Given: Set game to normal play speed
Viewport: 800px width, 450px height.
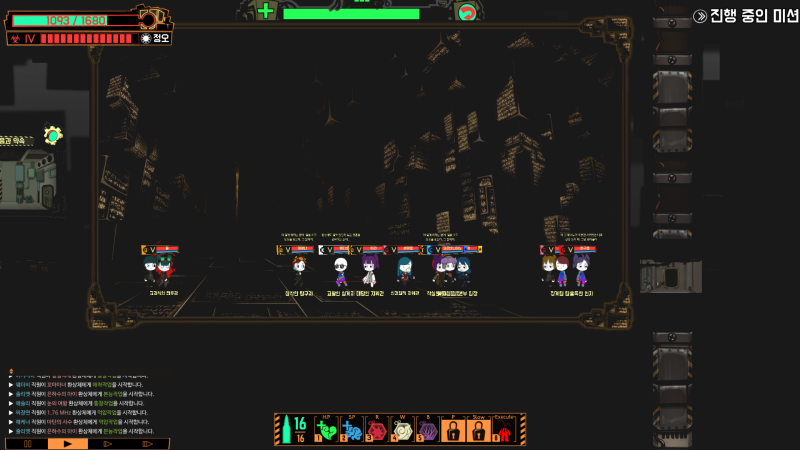Looking at the screenshot, I should pos(67,443).
